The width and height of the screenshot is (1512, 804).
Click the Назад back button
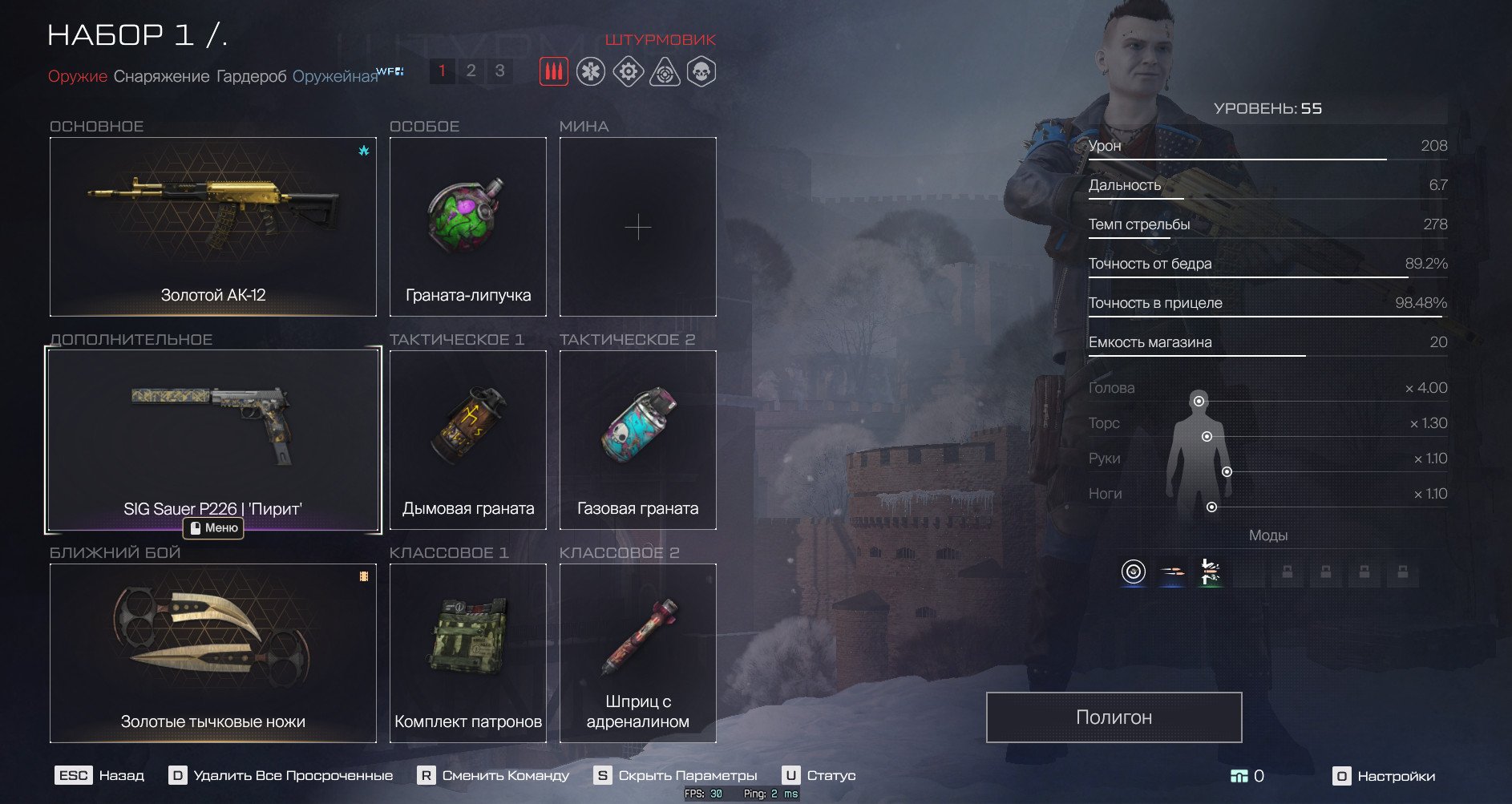100,776
